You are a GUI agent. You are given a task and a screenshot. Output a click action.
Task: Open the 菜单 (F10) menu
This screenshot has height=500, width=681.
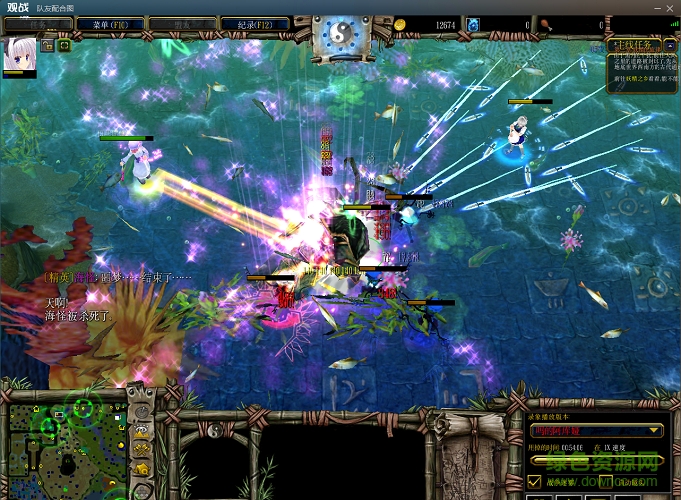pos(103,23)
